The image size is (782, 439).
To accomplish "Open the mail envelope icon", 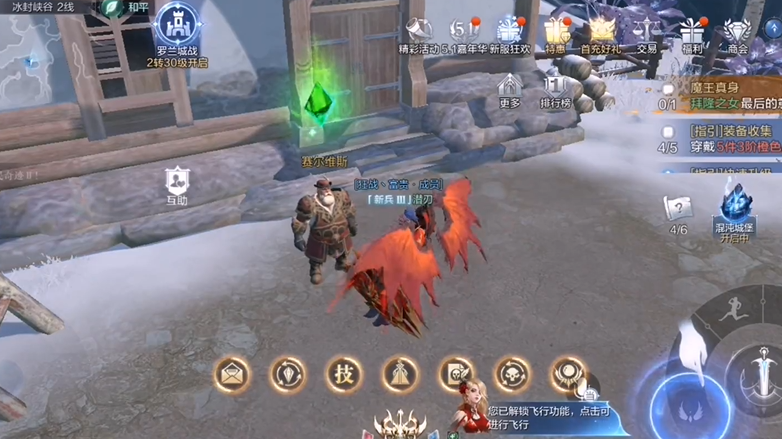I will [x=233, y=375].
